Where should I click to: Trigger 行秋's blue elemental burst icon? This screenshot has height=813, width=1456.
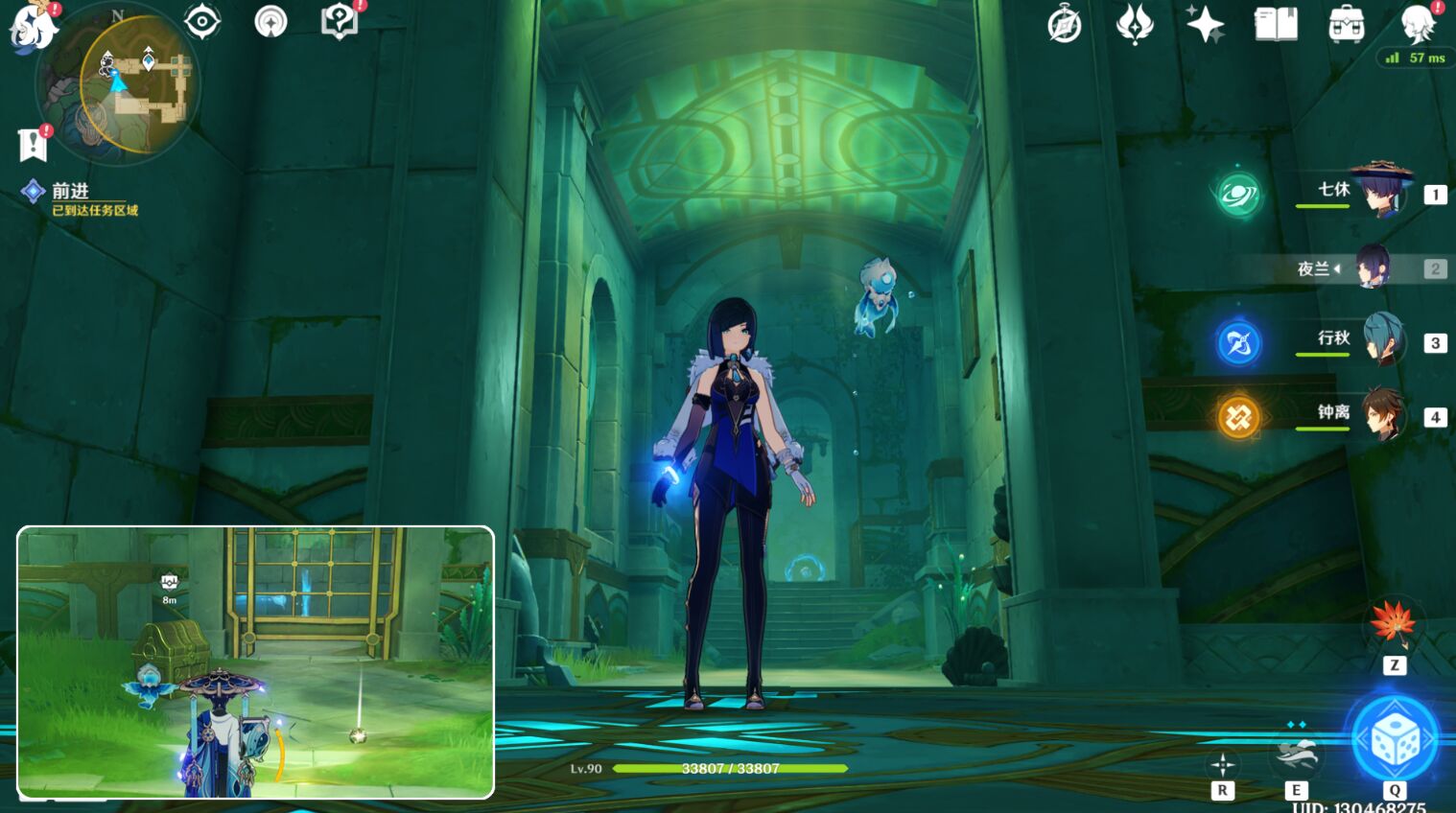click(1238, 343)
